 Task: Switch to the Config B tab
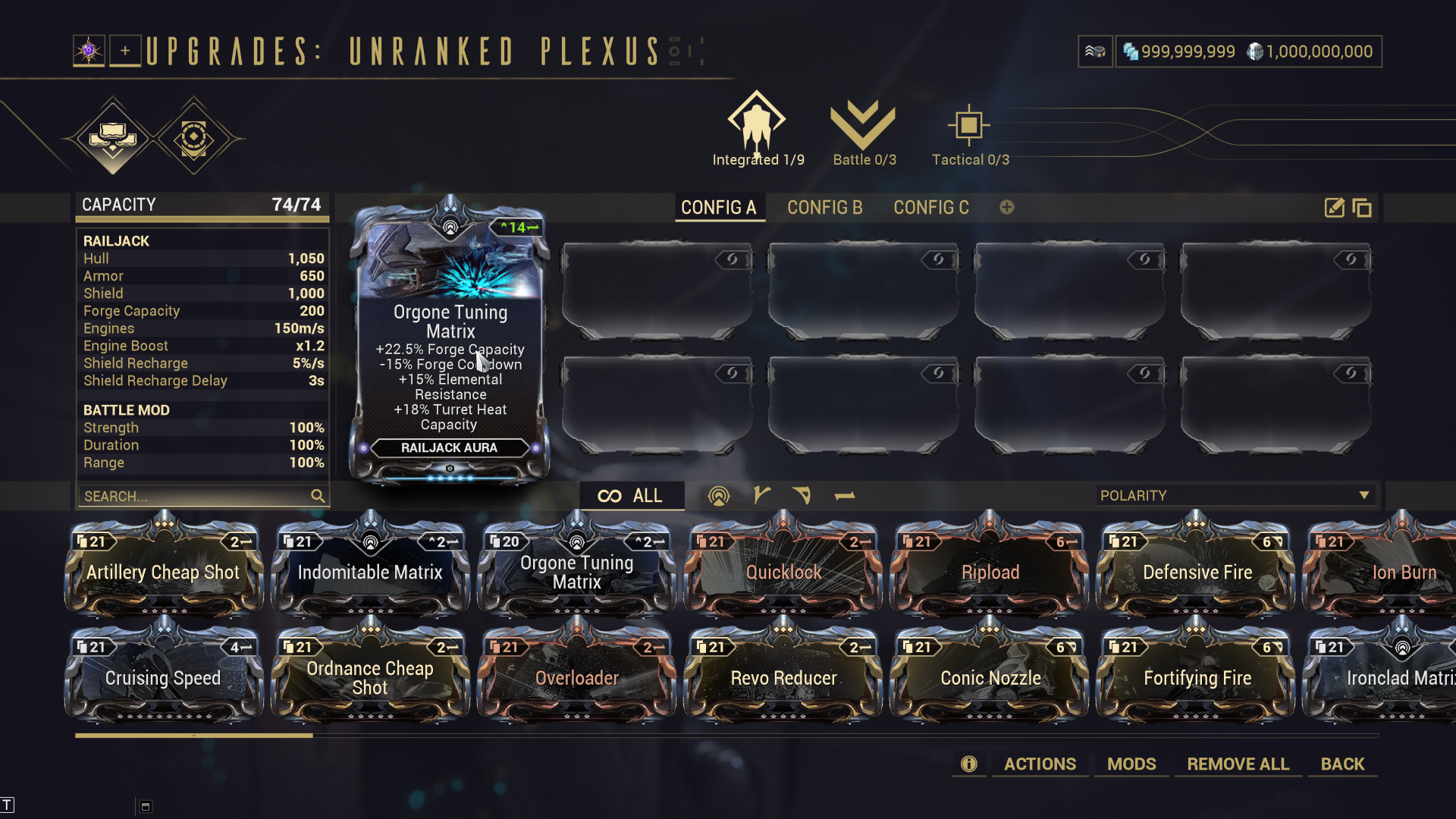[x=824, y=207]
